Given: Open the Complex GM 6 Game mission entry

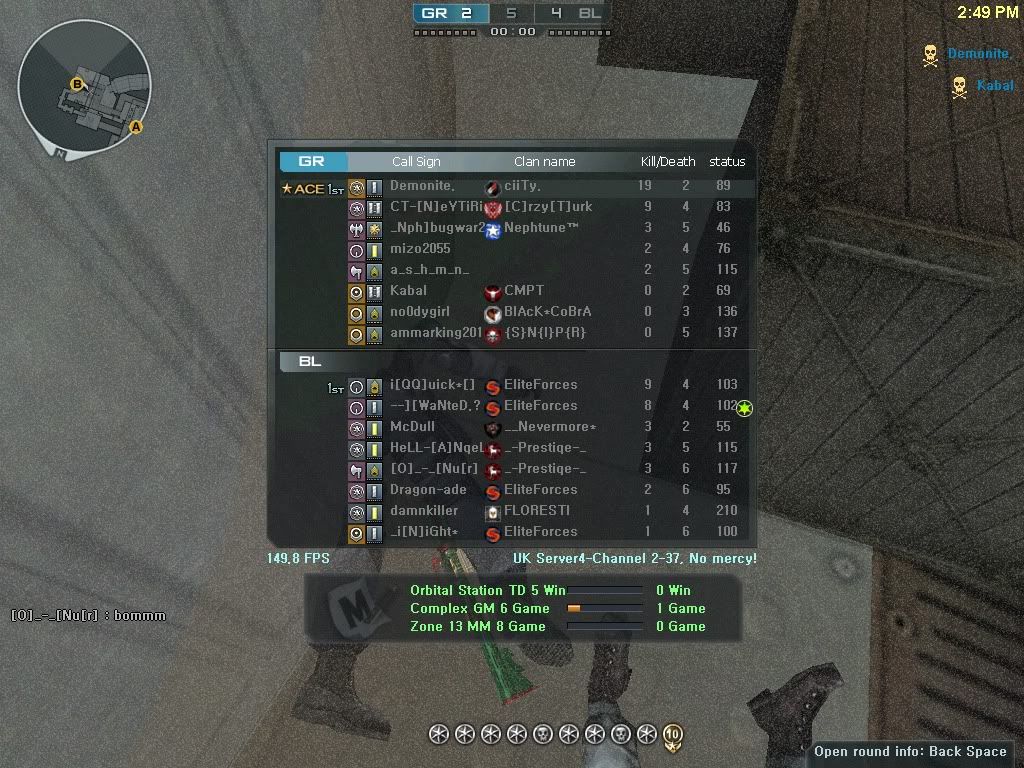Looking at the screenshot, I should 480,608.
